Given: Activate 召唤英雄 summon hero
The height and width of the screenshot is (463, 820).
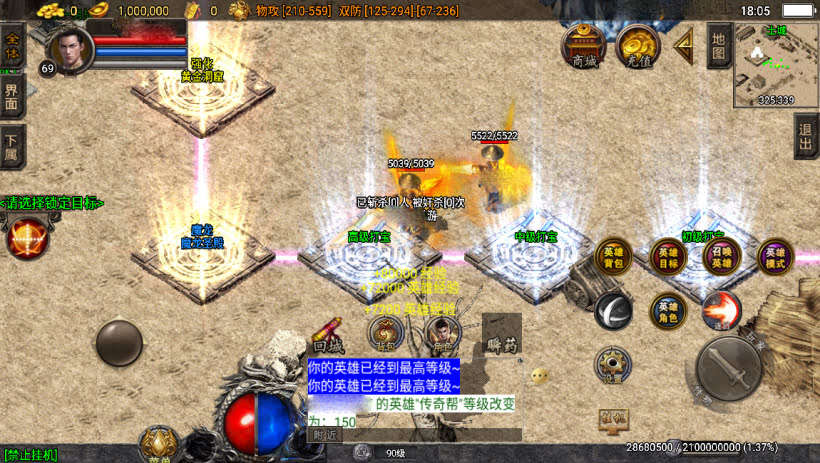Looking at the screenshot, I should coord(721,257).
